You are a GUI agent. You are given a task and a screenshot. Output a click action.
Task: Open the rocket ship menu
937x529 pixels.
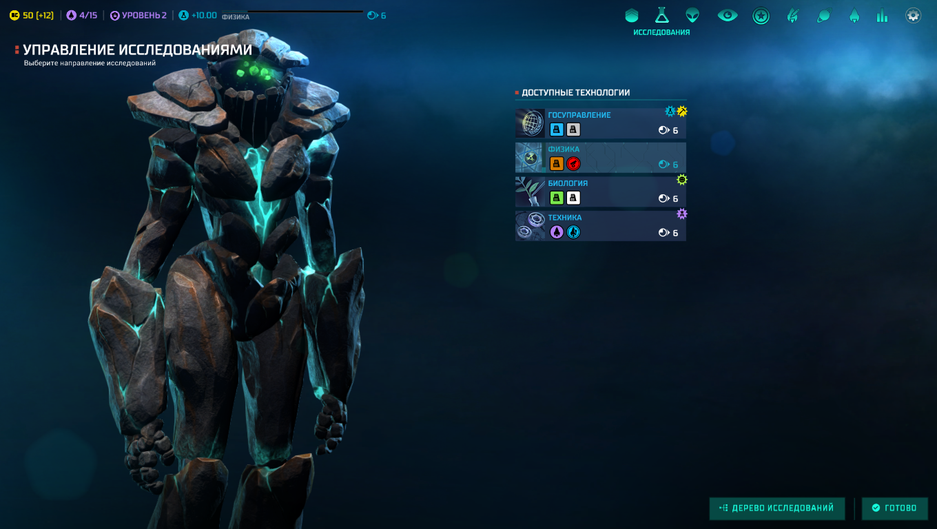pyautogui.click(x=854, y=16)
